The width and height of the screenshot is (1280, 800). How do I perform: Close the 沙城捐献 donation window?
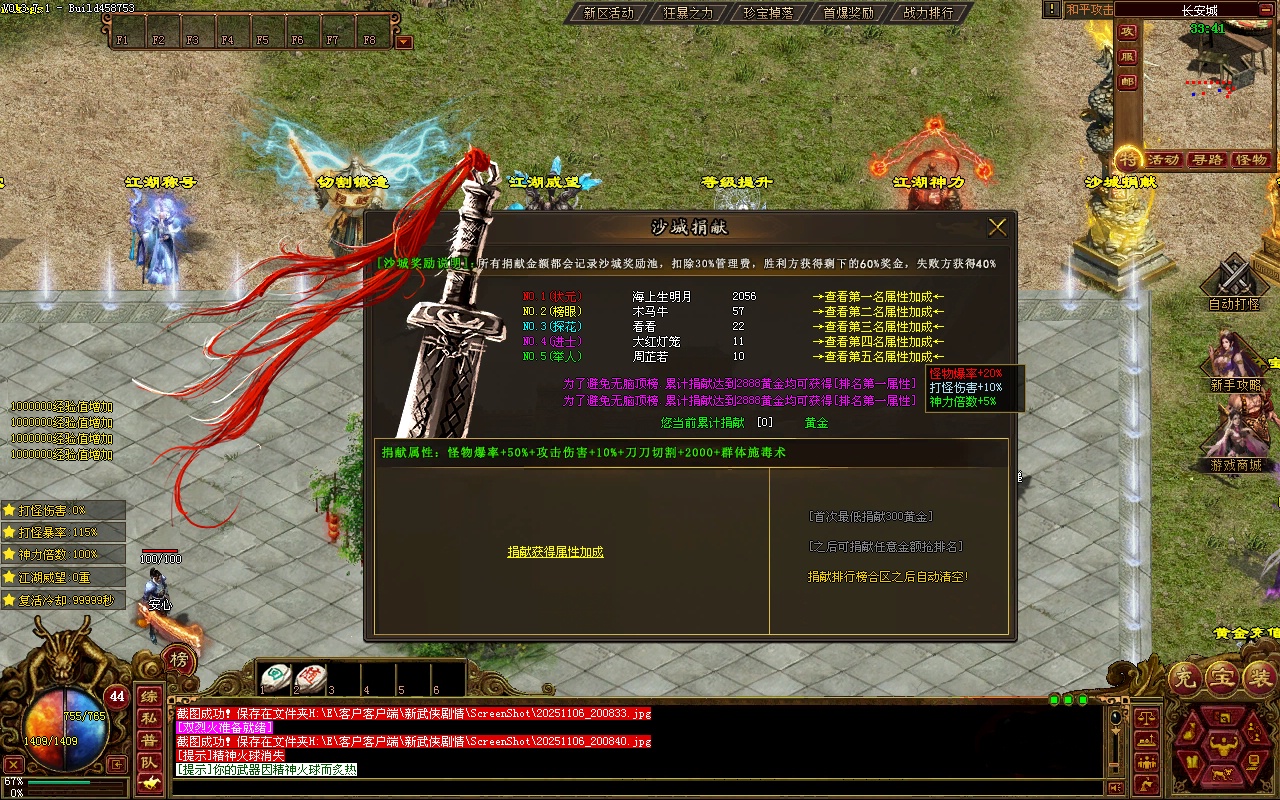997,227
